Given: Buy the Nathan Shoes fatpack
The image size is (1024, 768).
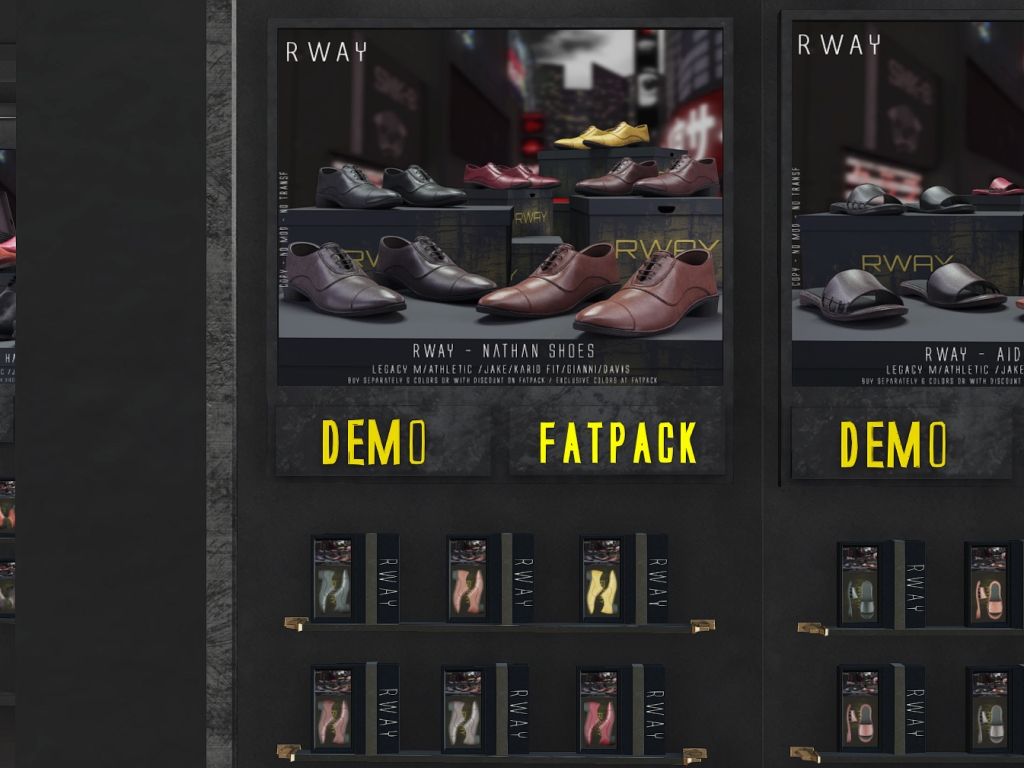Looking at the screenshot, I should click(617, 441).
